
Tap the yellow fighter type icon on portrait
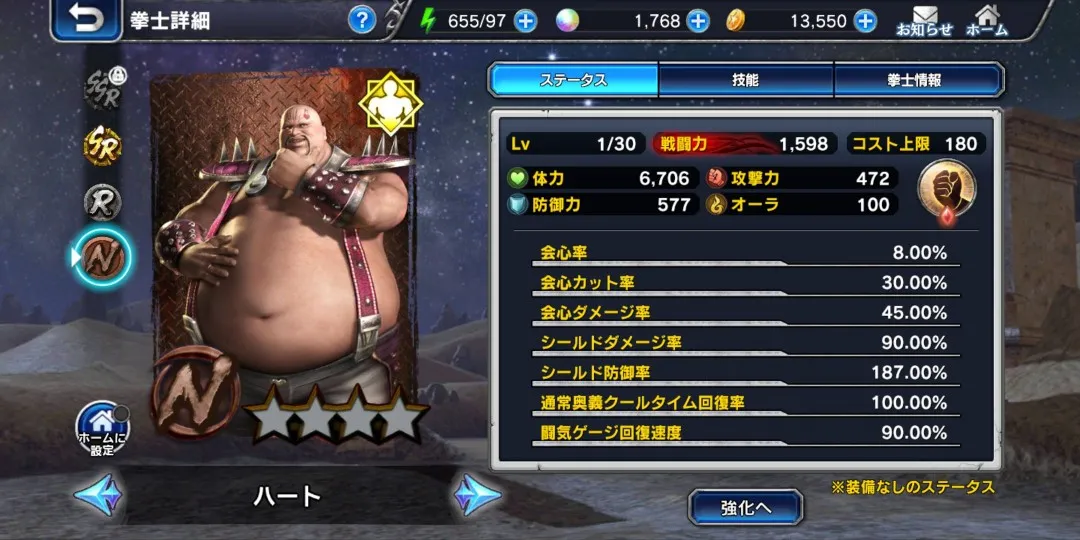391,103
